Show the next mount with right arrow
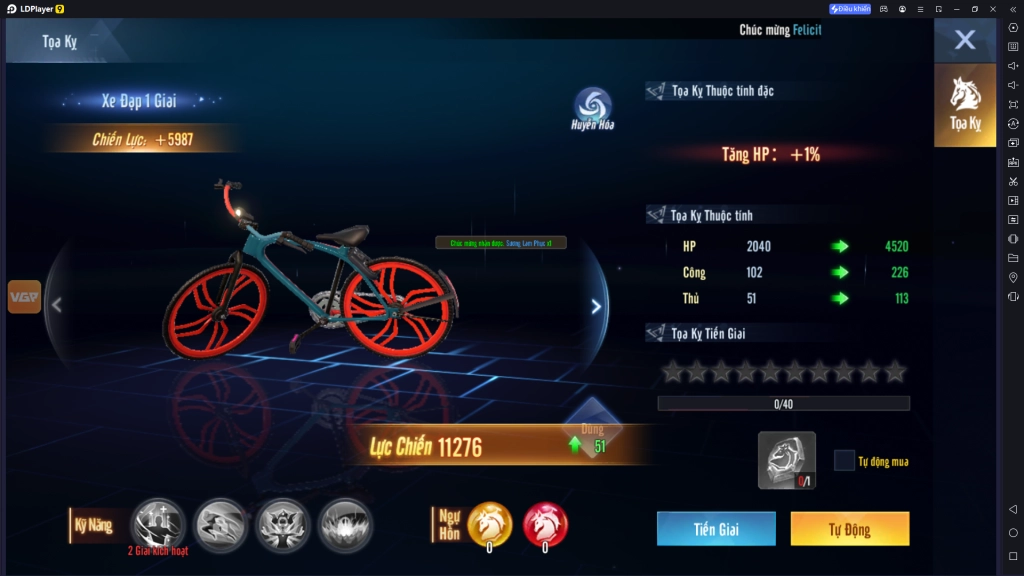 click(596, 307)
